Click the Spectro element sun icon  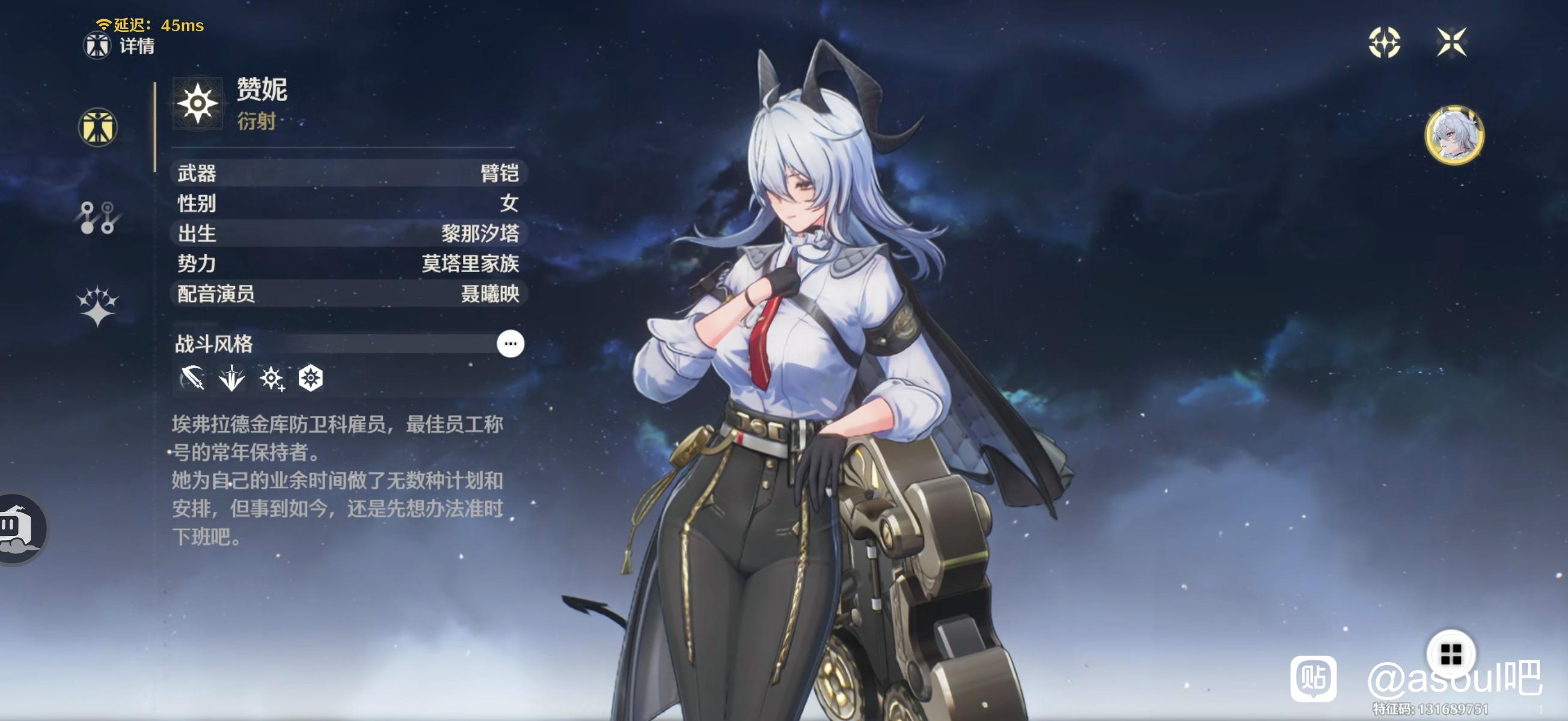(x=197, y=103)
